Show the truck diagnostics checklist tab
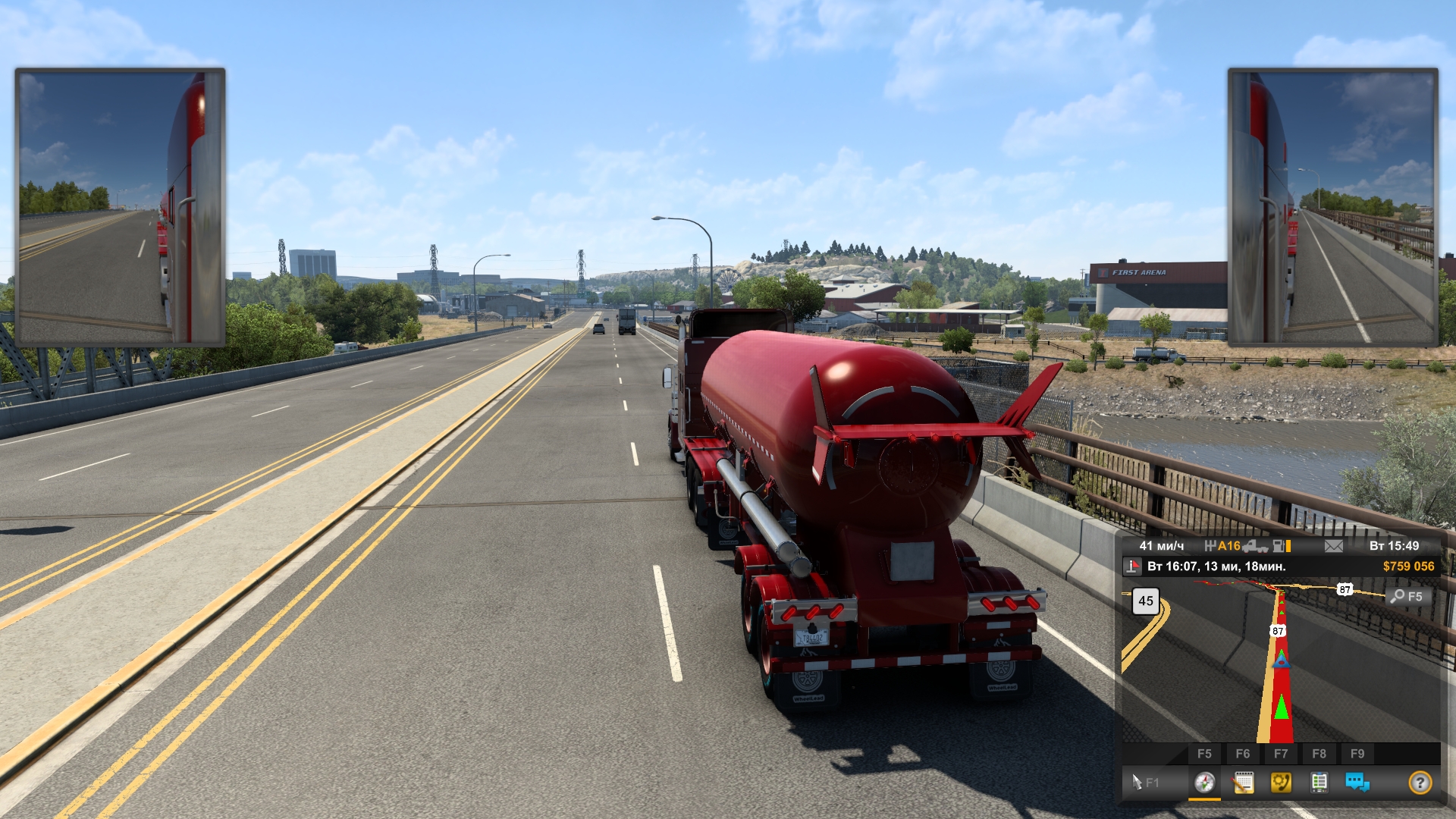 (x=1319, y=783)
